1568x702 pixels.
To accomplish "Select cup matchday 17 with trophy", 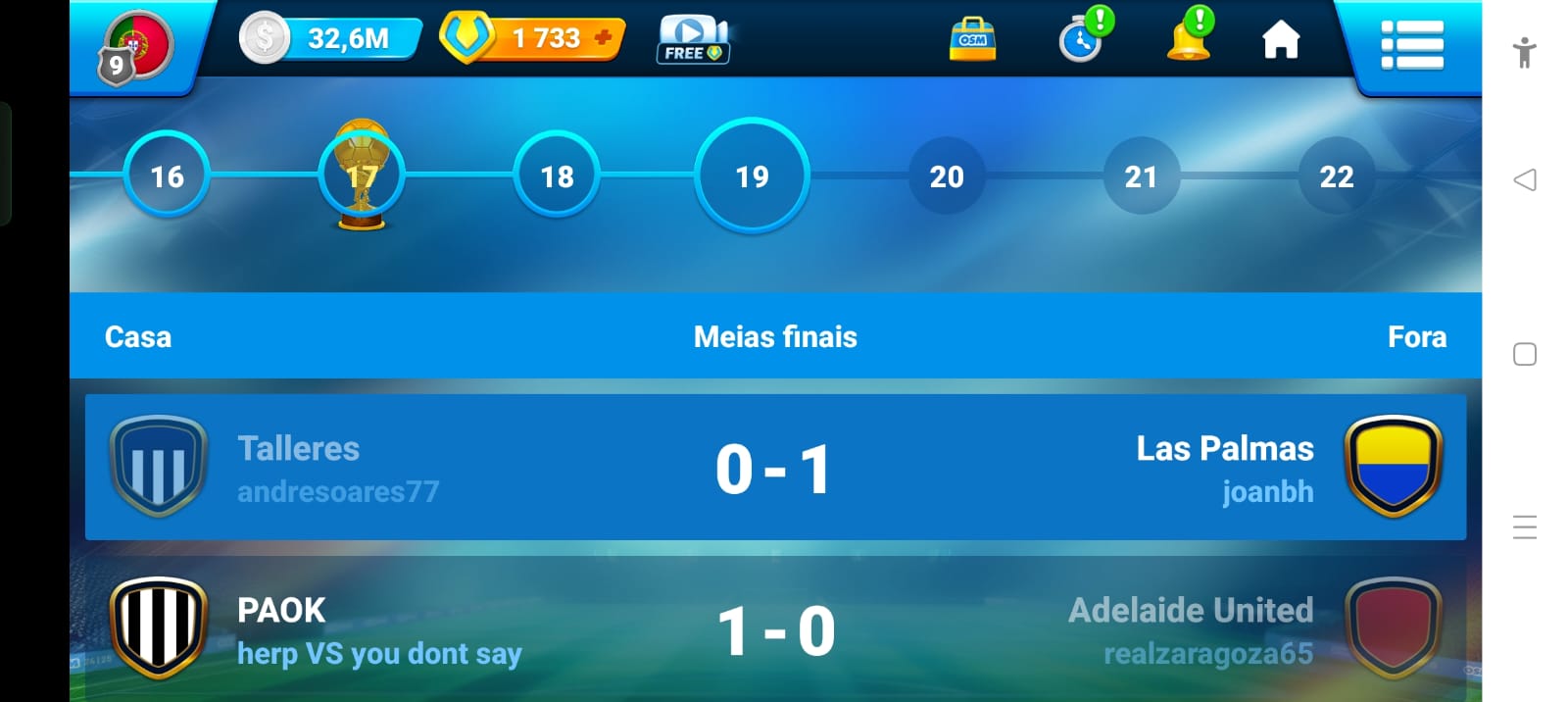I will (x=362, y=176).
